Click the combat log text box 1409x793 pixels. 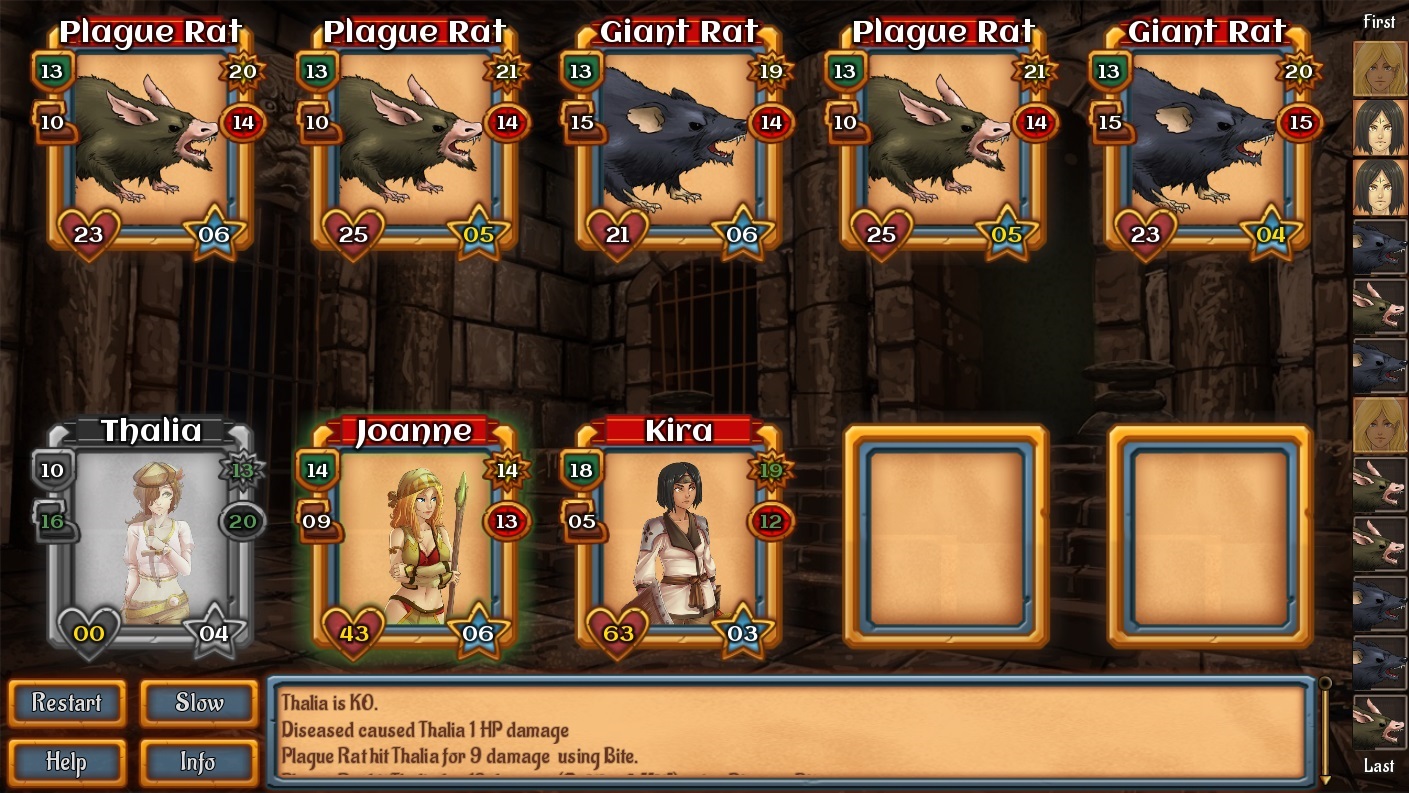(790, 730)
